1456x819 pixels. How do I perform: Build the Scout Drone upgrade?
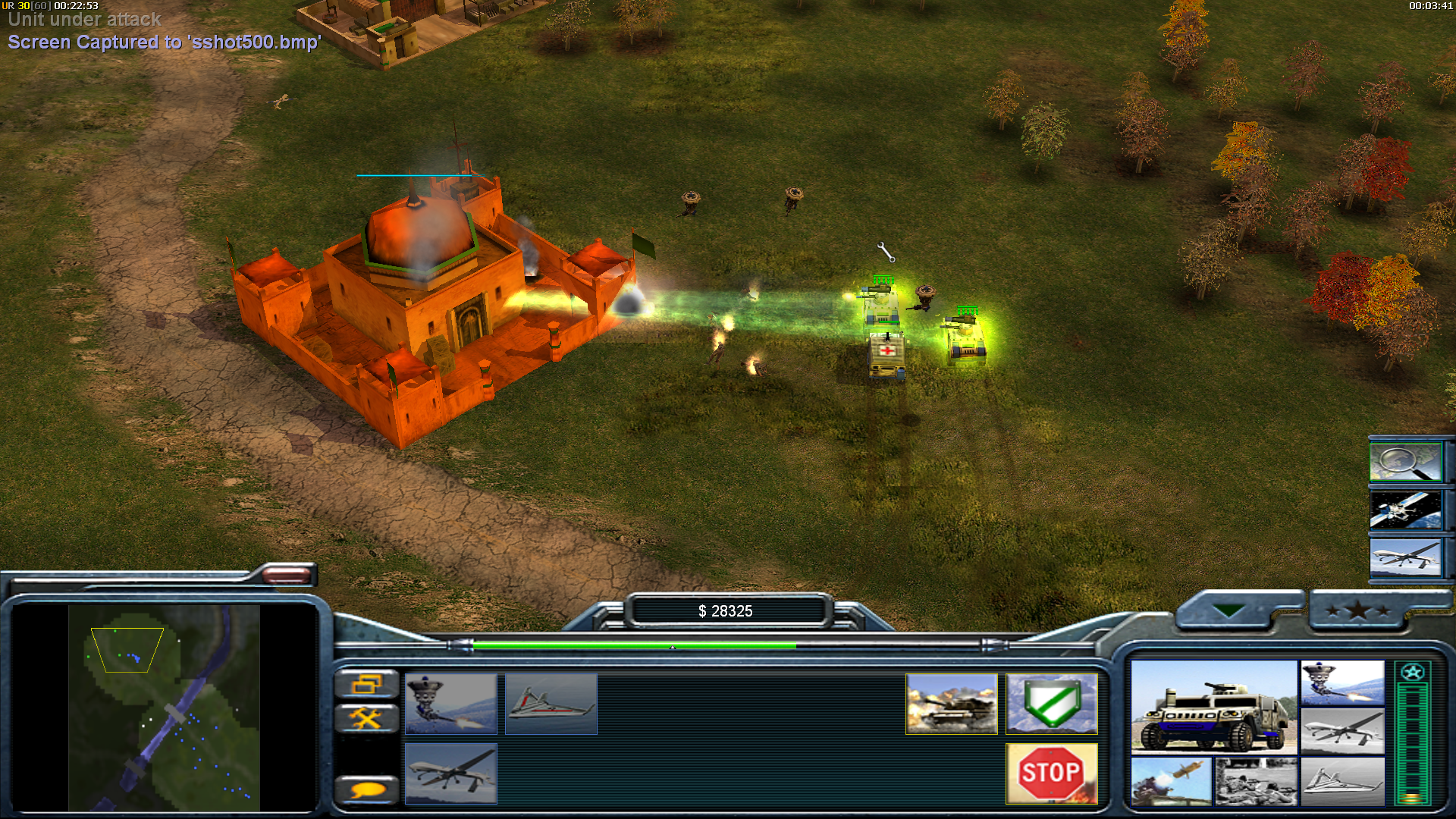[x=551, y=704]
